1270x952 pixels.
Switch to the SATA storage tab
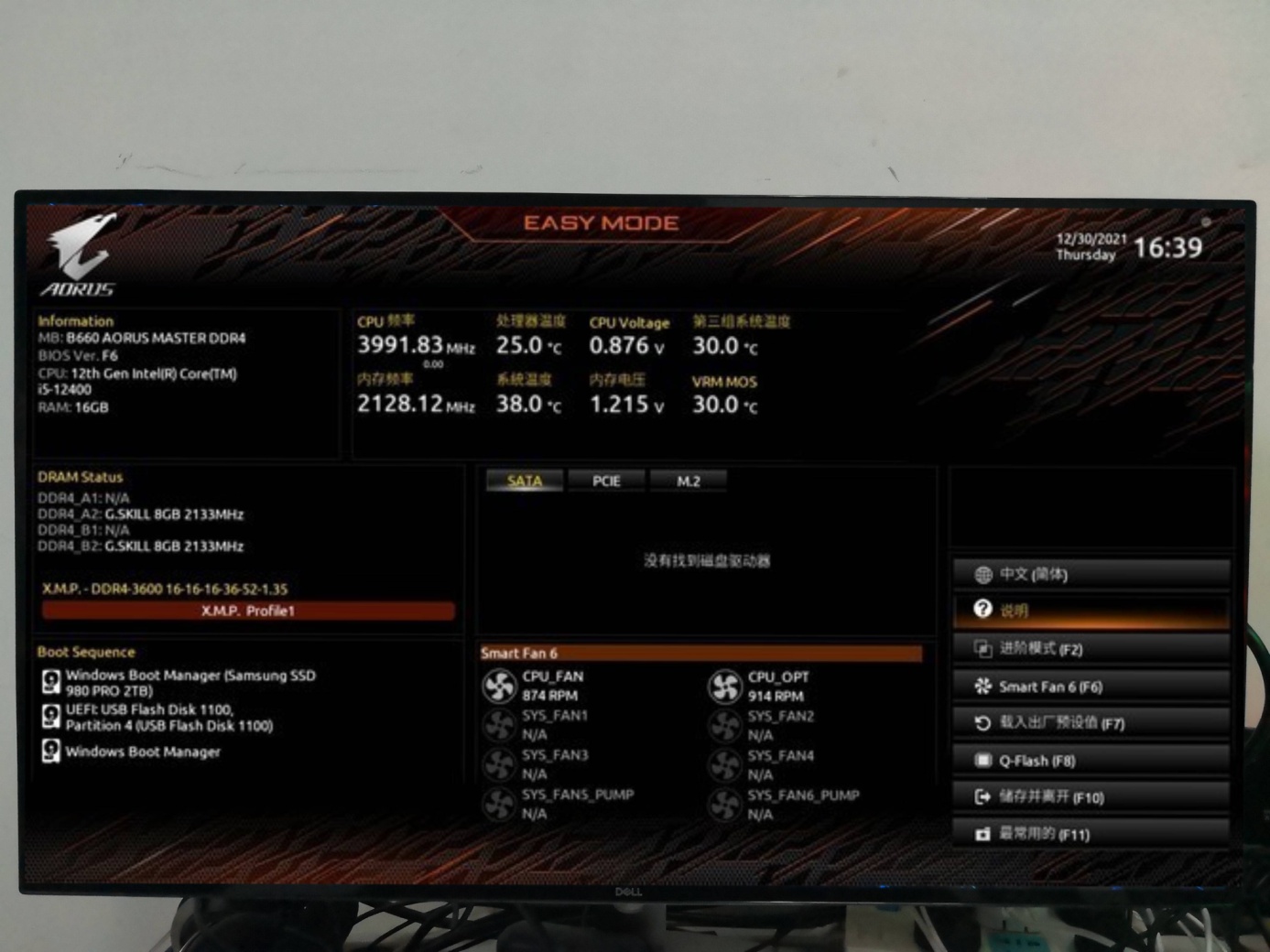[524, 481]
